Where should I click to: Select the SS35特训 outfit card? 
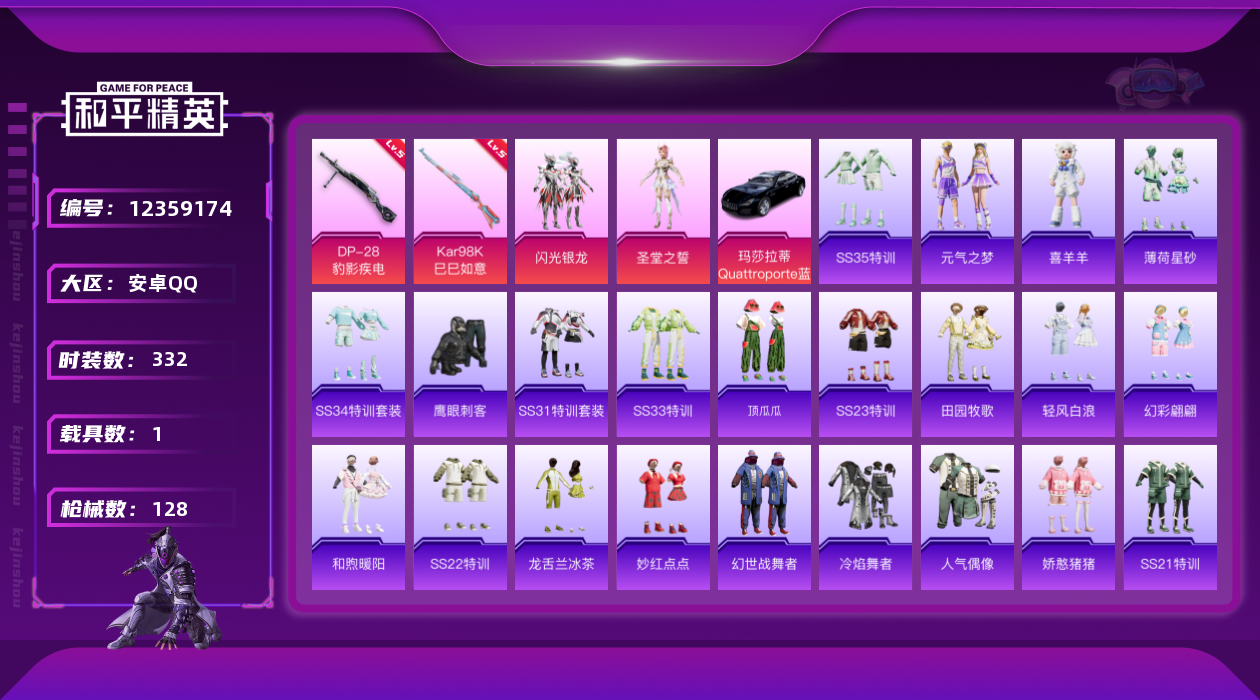click(x=865, y=210)
